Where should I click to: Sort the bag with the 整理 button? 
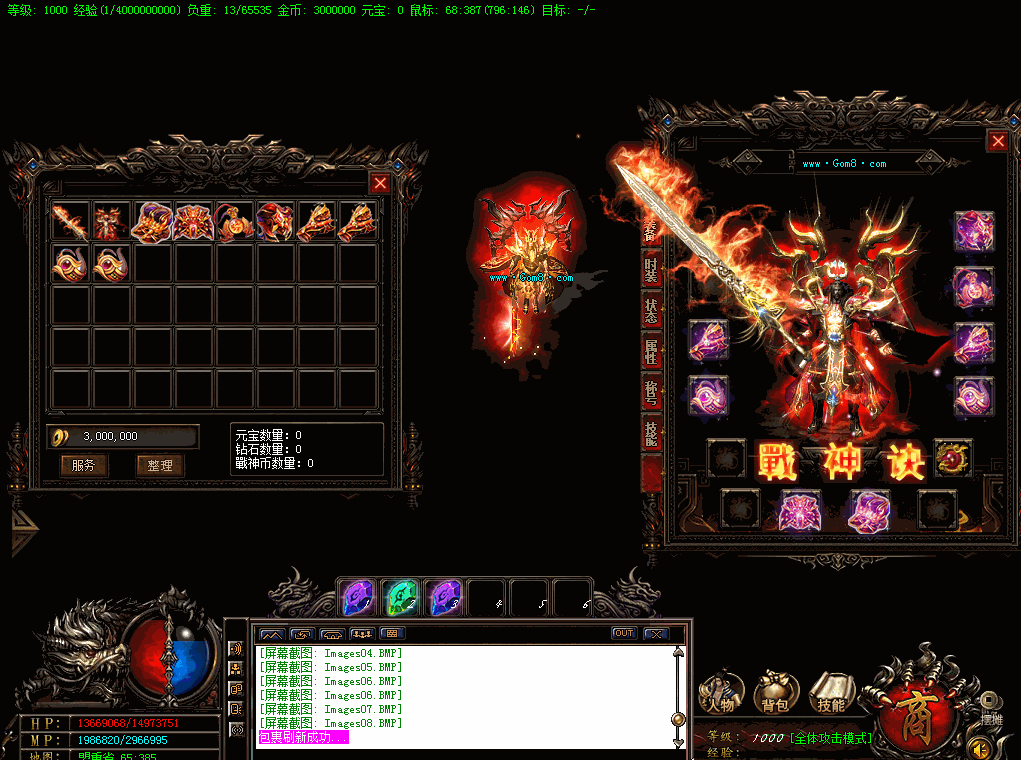pos(160,465)
